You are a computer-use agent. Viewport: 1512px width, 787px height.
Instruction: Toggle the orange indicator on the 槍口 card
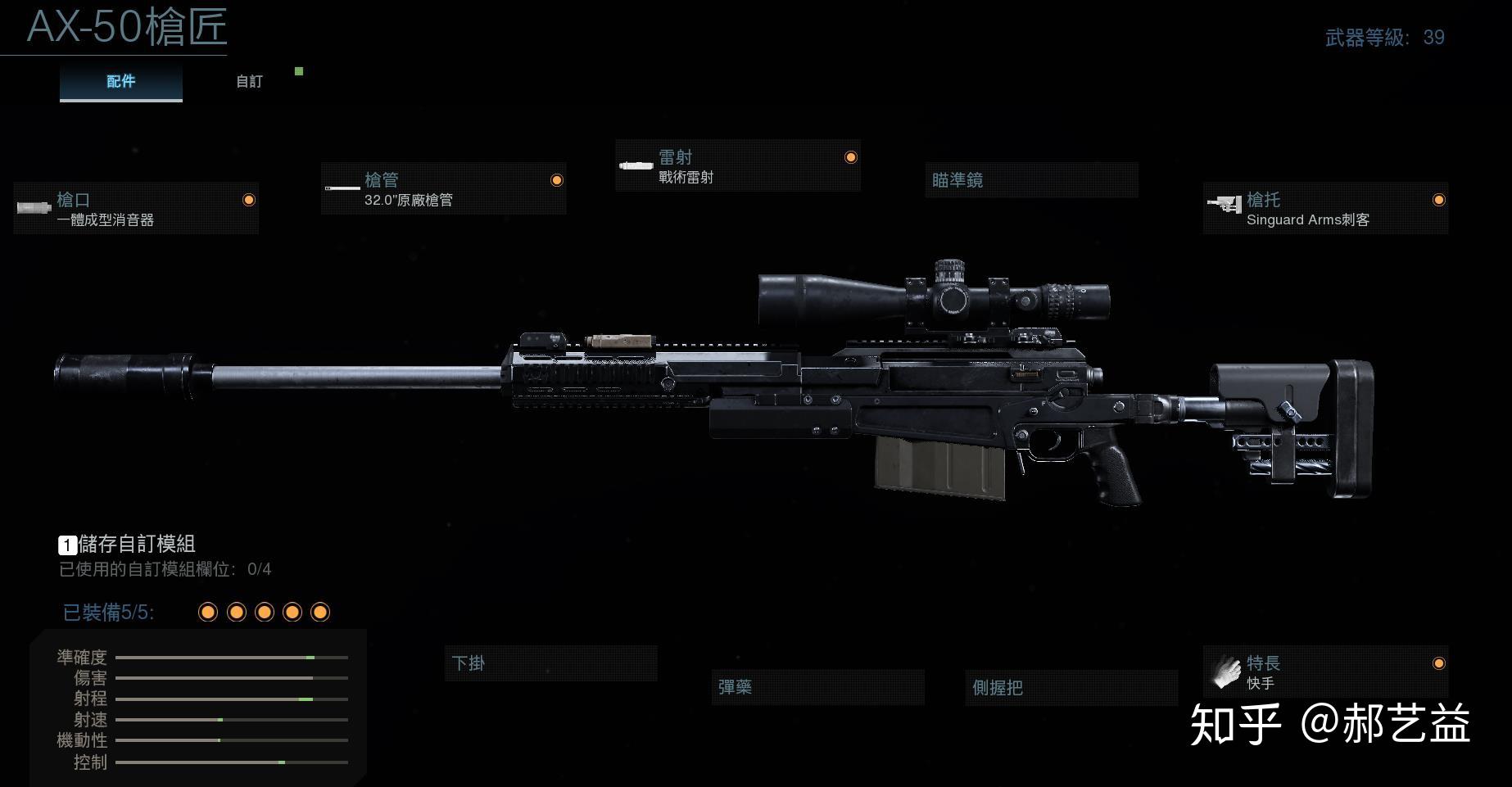point(248,200)
